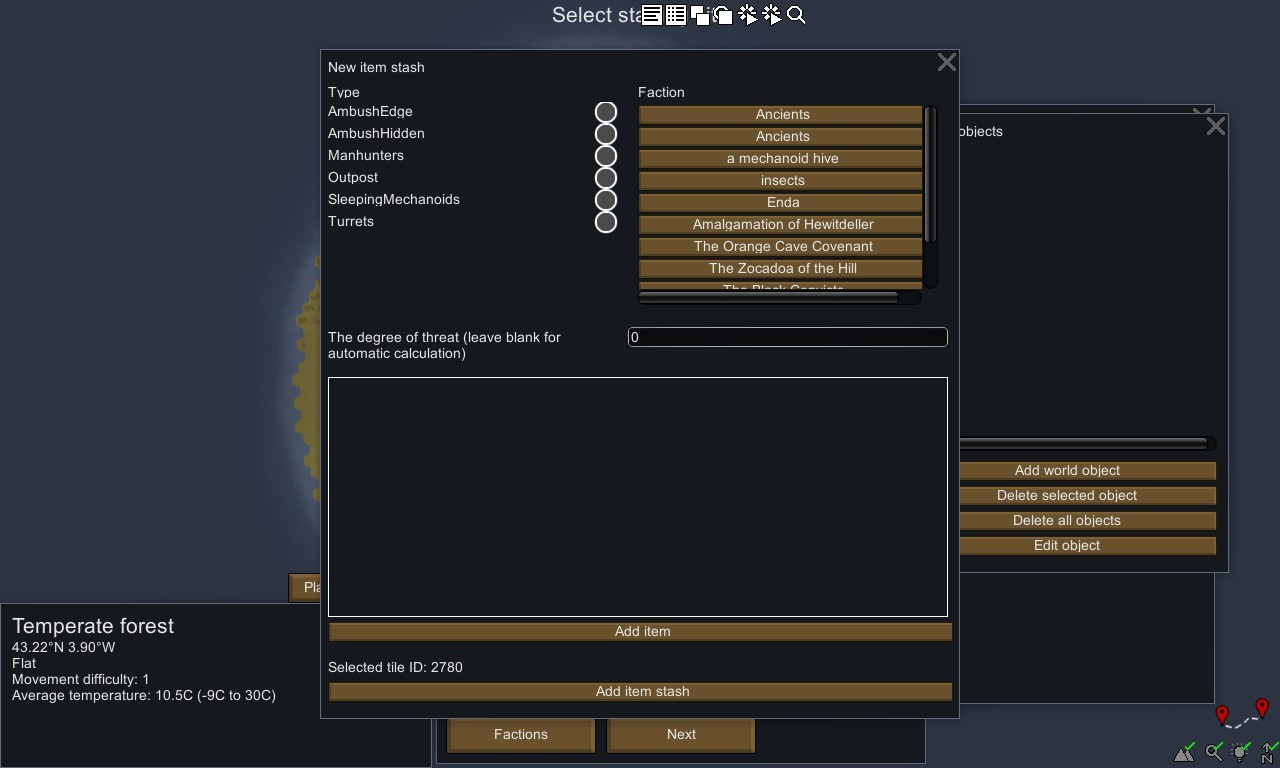Choose The Zocadoa of the Hill faction

[x=781, y=269]
